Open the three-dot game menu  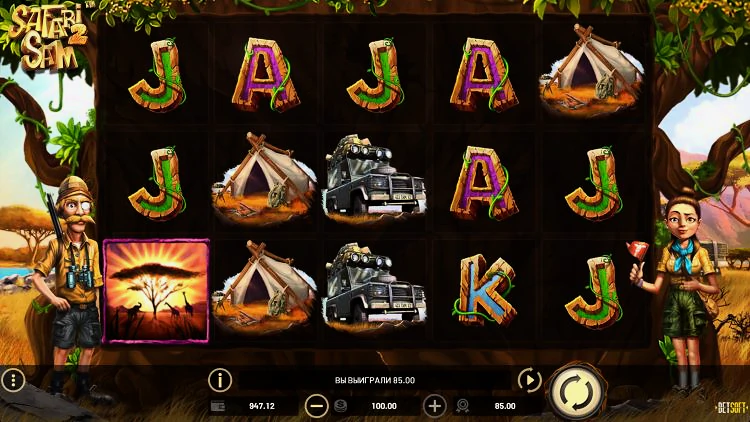point(13,380)
